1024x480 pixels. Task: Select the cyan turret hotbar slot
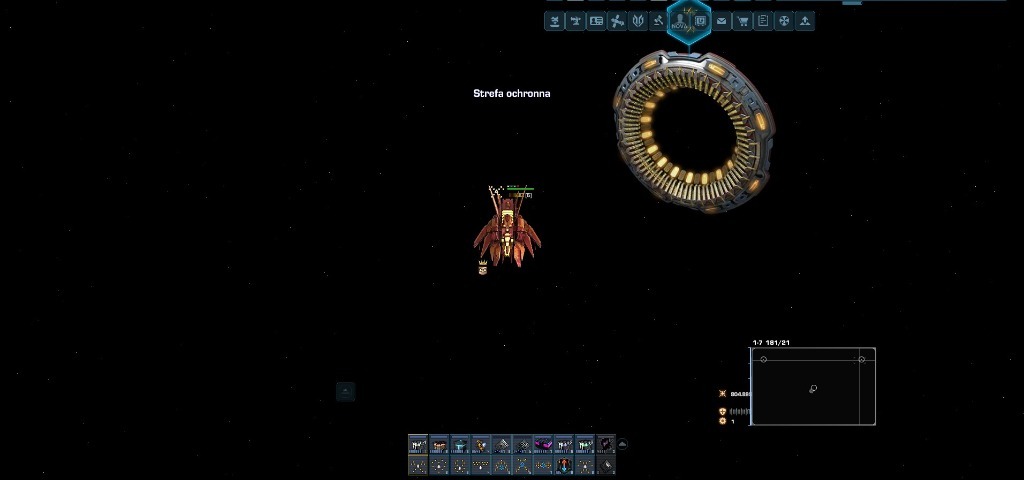460,445
